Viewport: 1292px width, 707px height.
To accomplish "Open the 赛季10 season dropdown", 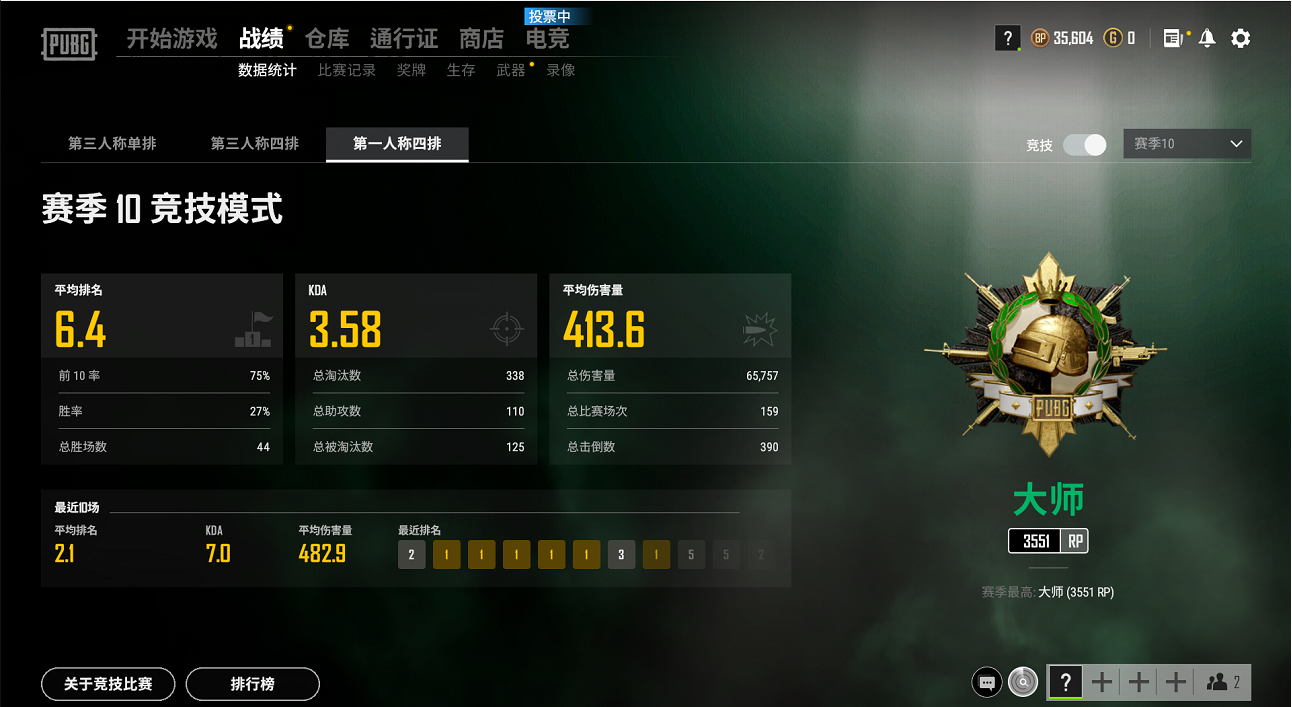I will (1187, 144).
